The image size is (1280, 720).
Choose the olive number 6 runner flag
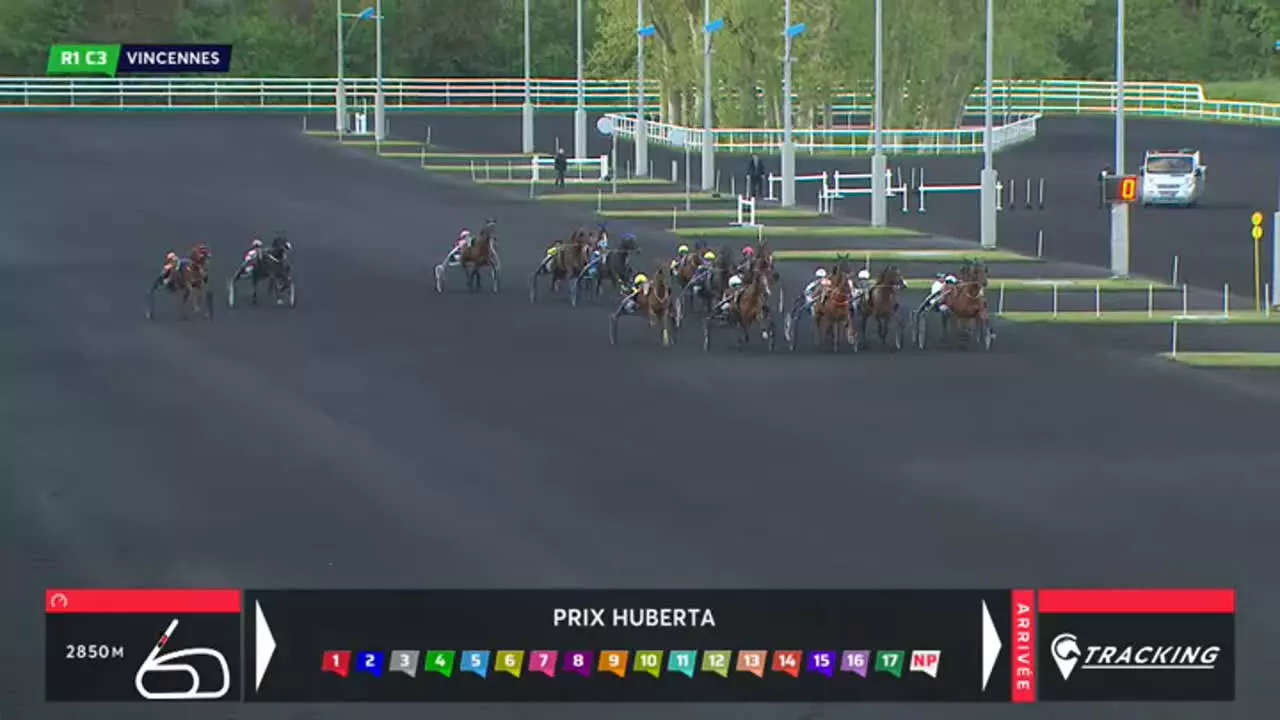pyautogui.click(x=508, y=662)
